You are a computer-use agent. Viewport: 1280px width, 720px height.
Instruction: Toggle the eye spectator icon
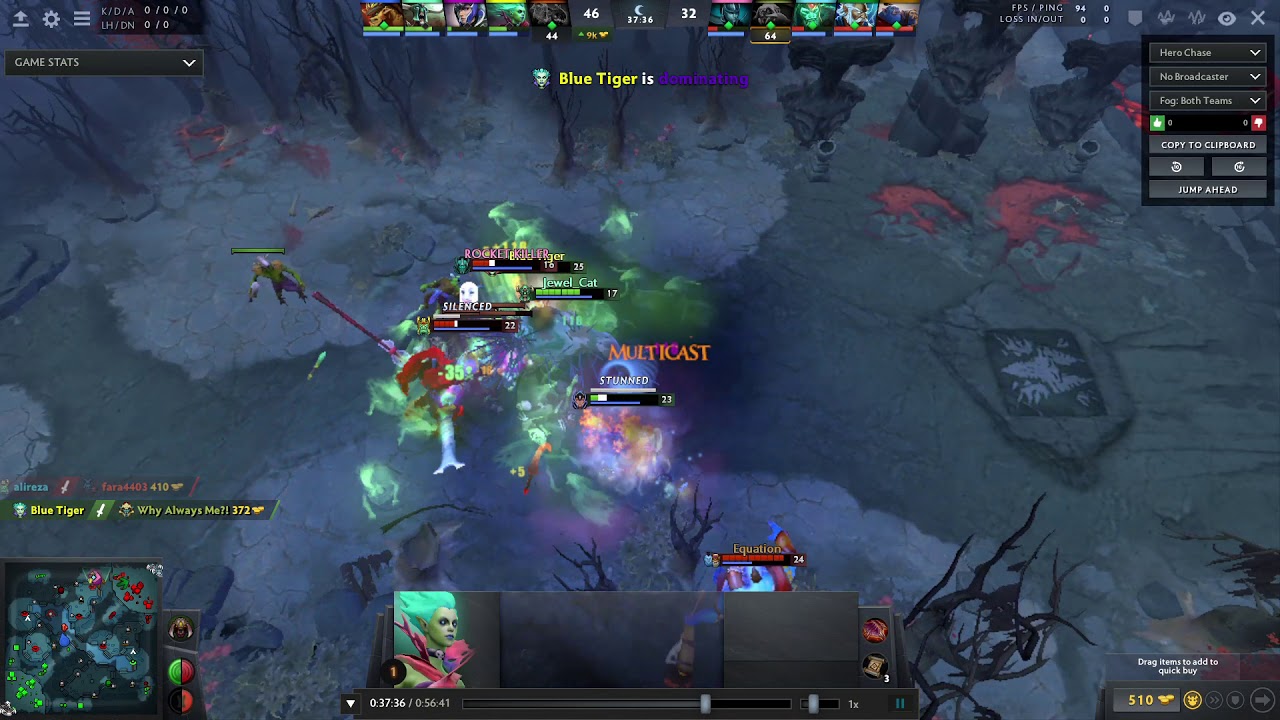[1227, 18]
